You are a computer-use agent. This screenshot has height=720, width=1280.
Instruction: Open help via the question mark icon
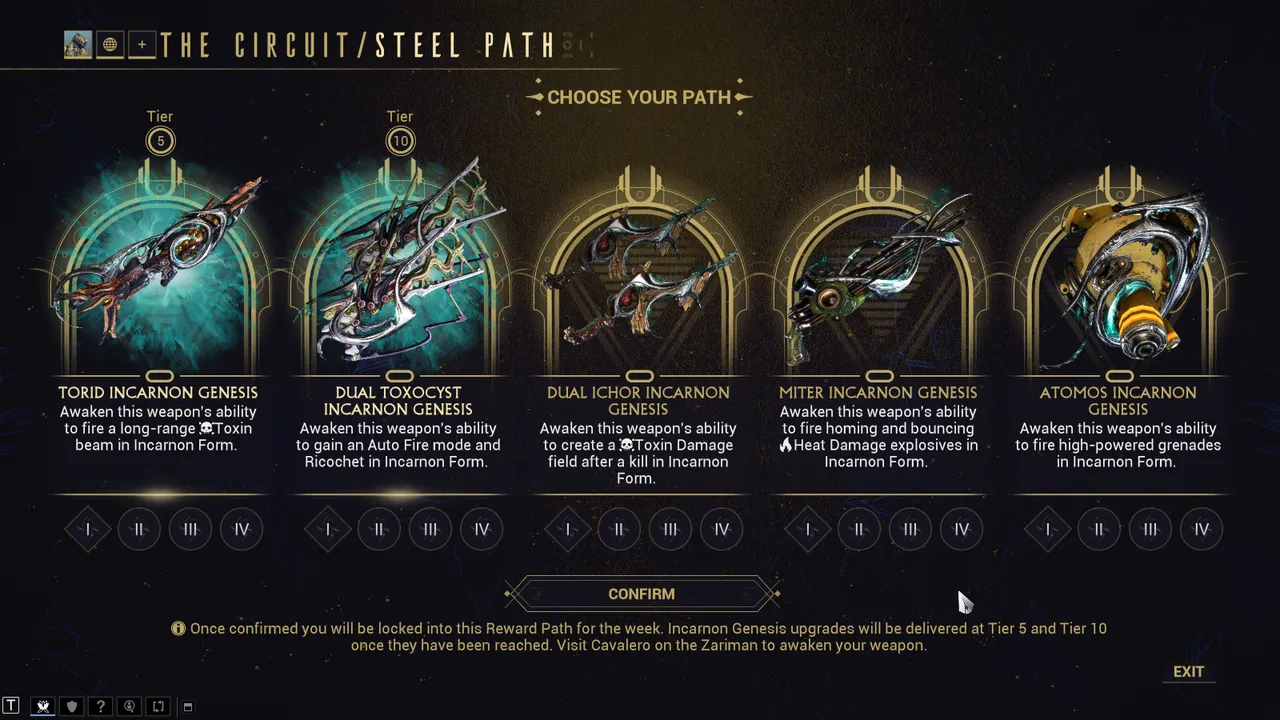click(100, 707)
